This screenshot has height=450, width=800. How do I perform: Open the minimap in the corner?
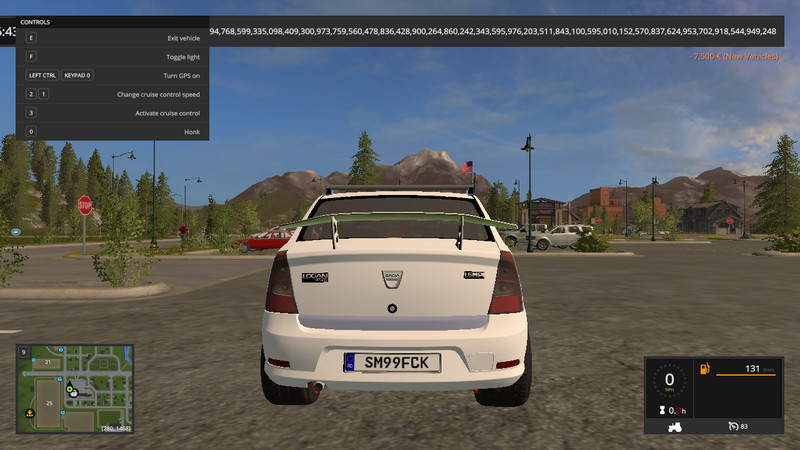(x=75, y=390)
